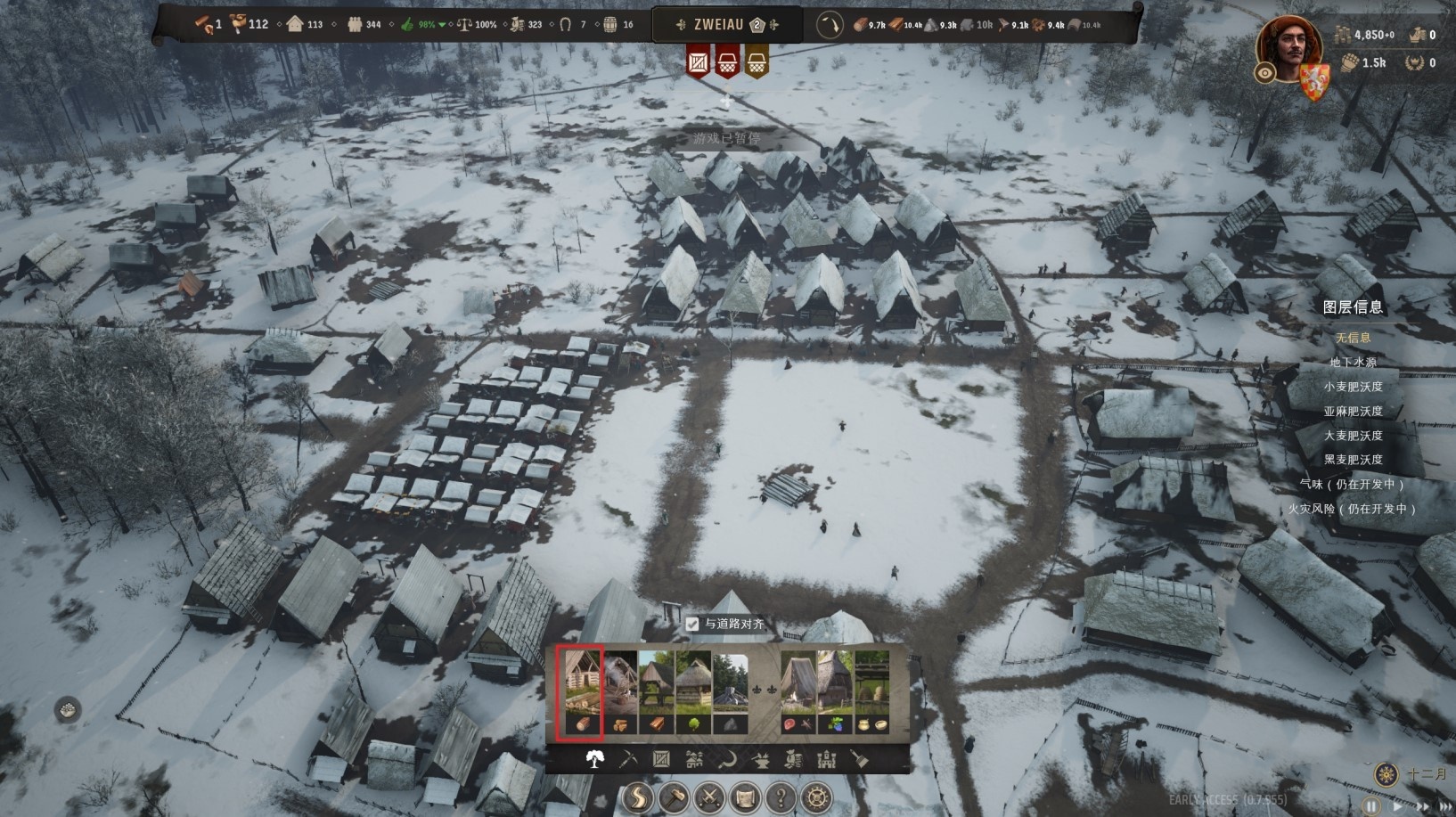Toggle the 与道路对齐 checkbox
The image size is (1456, 817).
tap(692, 625)
